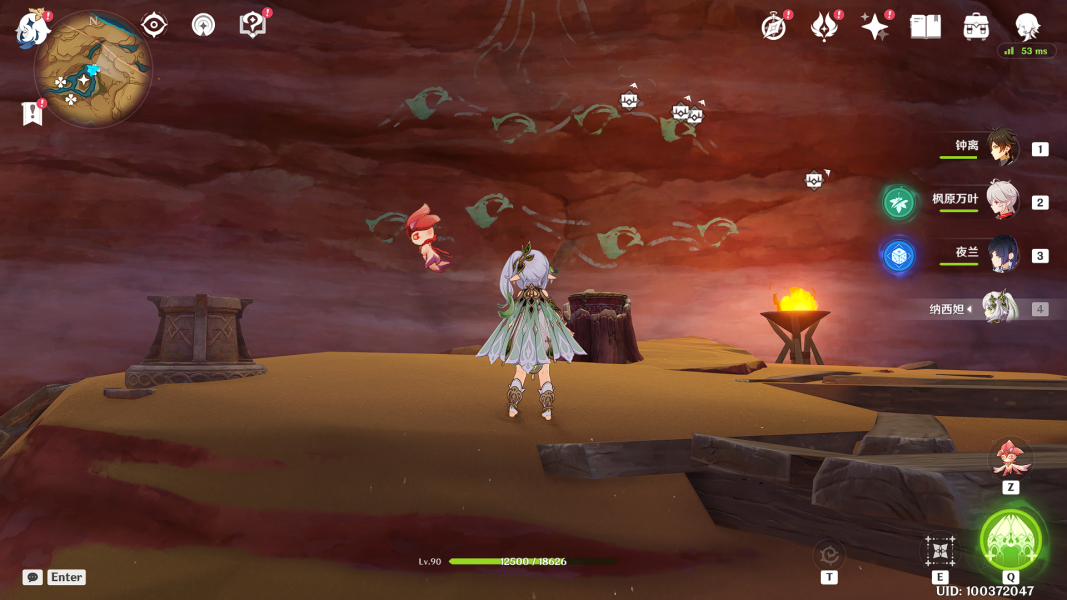
Task: Open the Paimon main menu
Action: 32,28
